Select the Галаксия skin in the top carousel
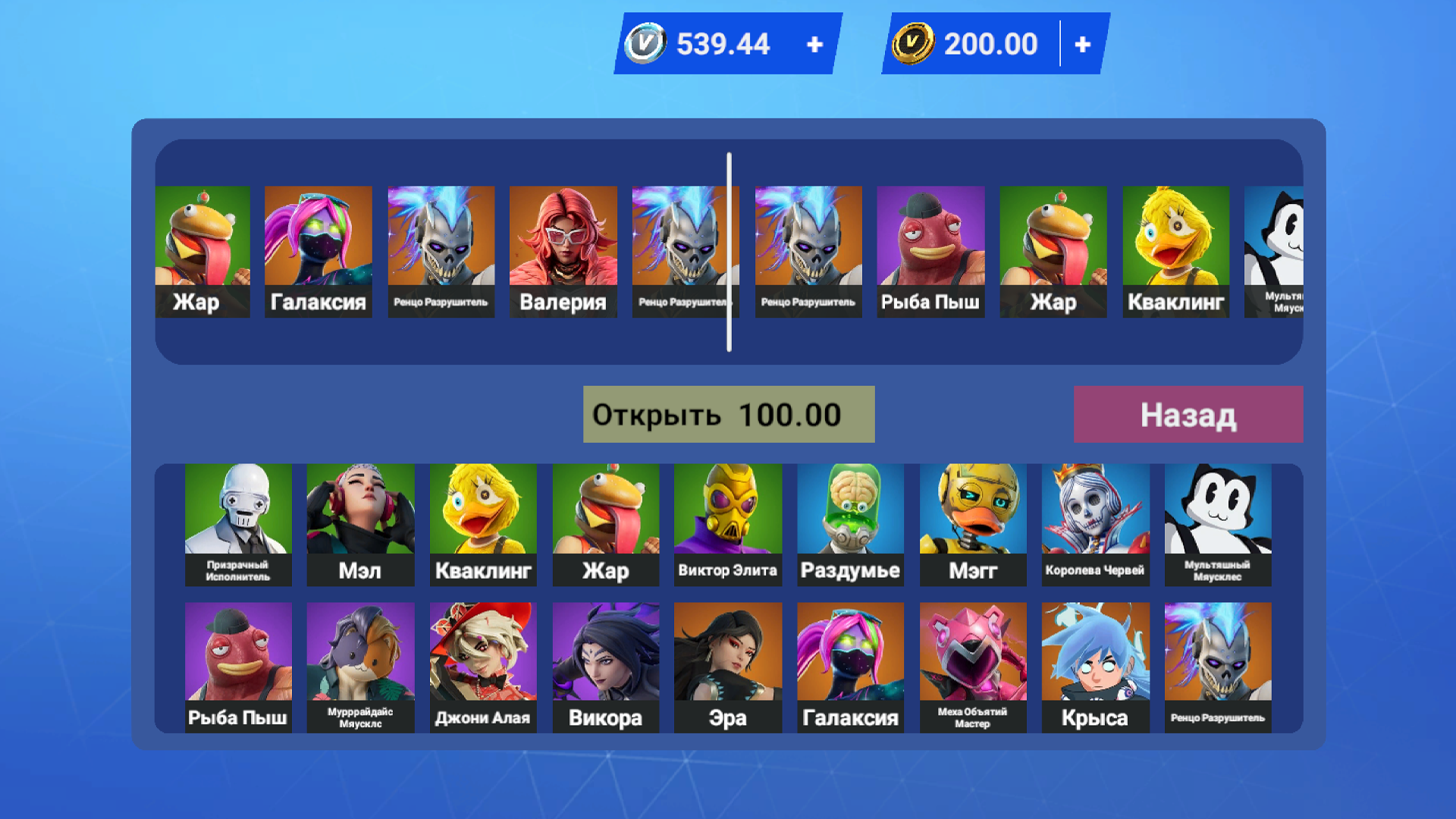This screenshot has height=819, width=1456. [x=318, y=243]
